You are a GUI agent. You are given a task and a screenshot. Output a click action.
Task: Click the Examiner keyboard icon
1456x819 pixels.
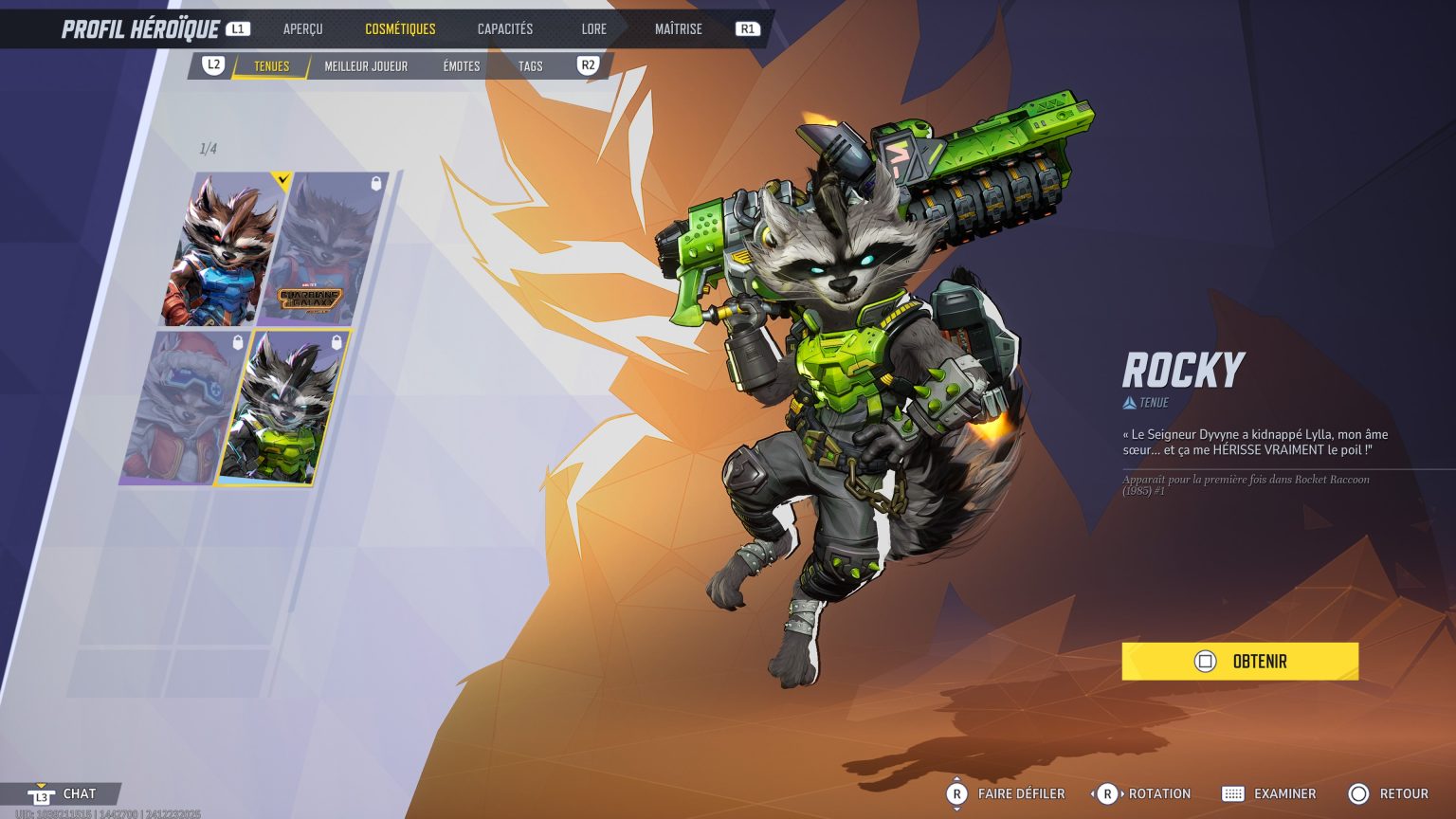tap(1232, 793)
